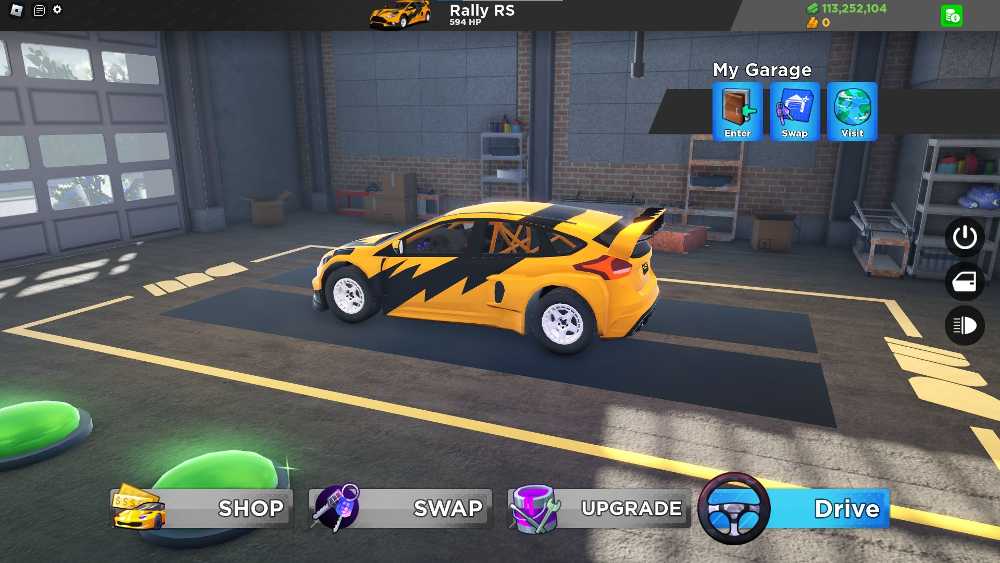This screenshot has width=1000, height=563.
Task: Toggle the engine power button
Action: pos(965,238)
